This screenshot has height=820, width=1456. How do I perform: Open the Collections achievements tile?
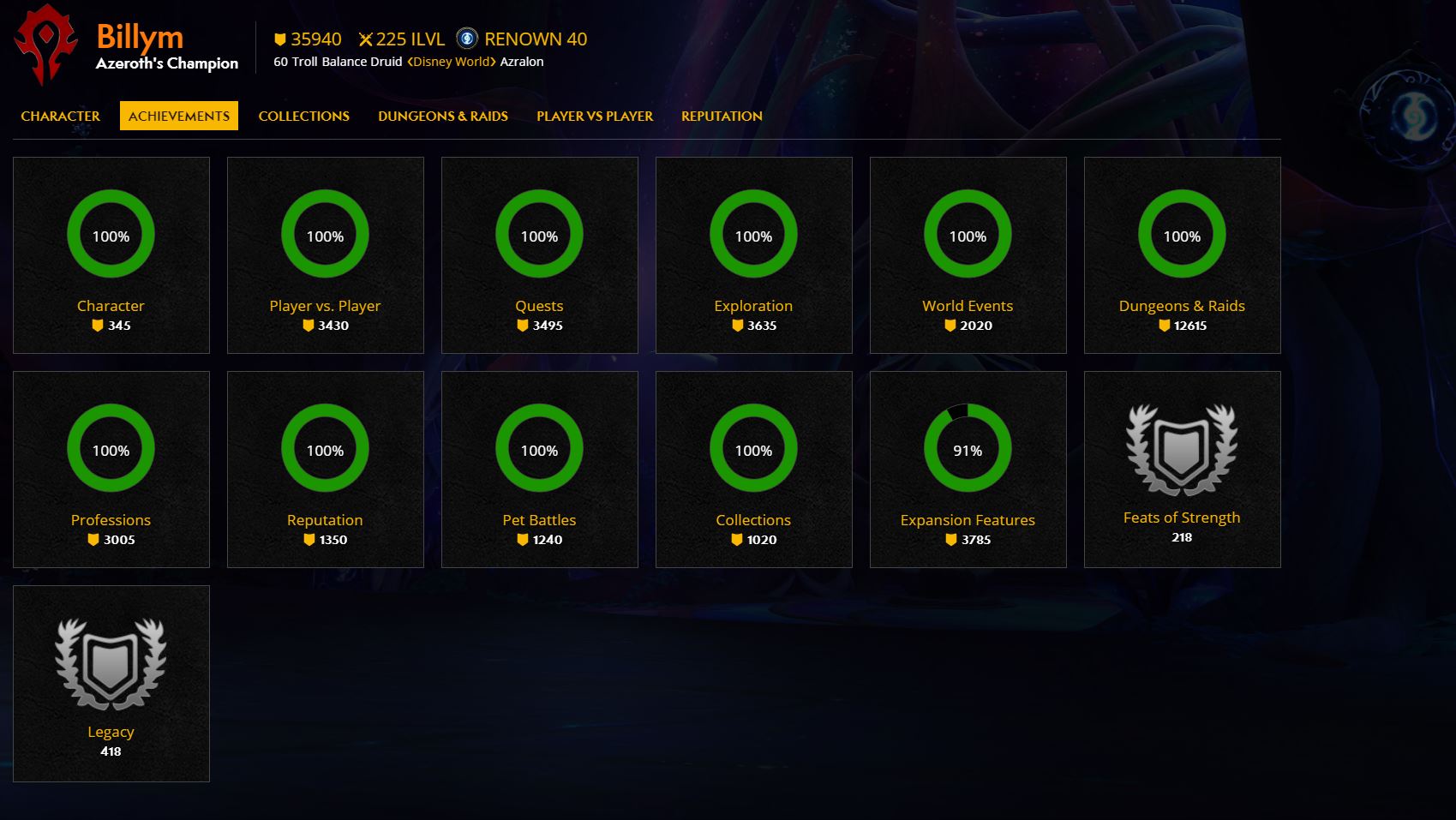pos(754,470)
